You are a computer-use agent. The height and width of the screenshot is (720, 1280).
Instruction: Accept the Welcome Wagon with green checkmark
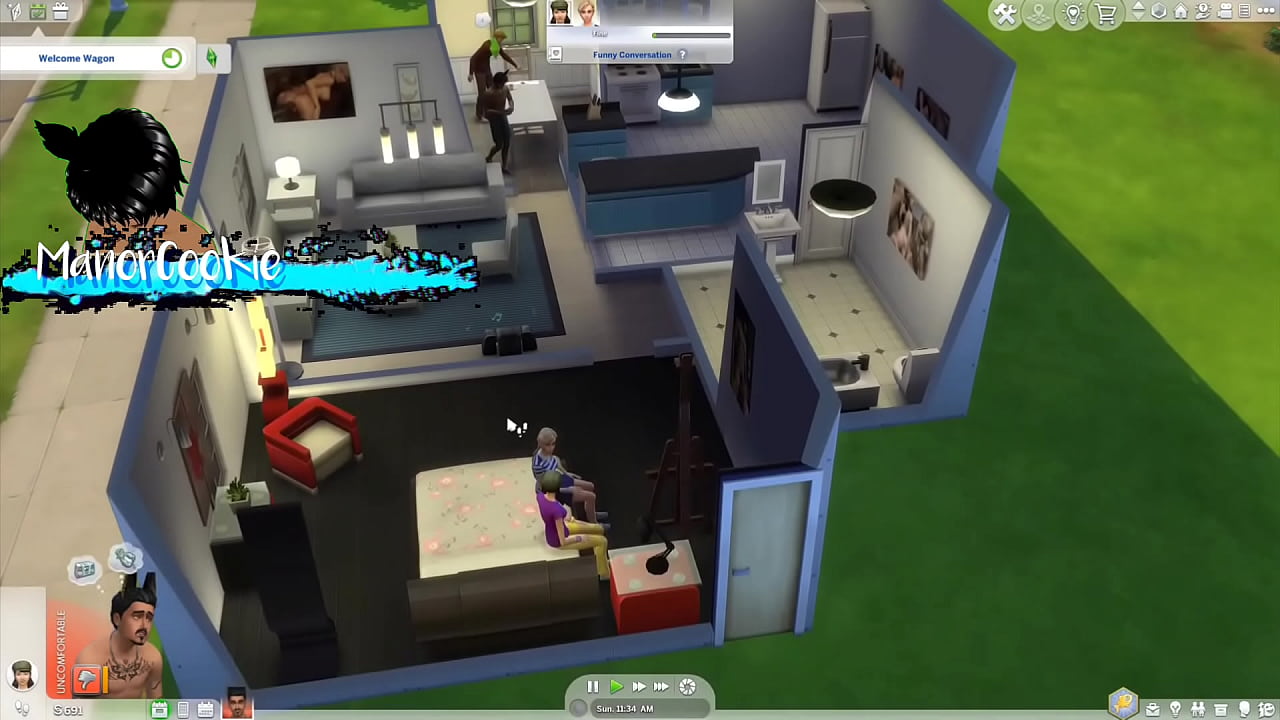pyautogui.click(x=171, y=58)
